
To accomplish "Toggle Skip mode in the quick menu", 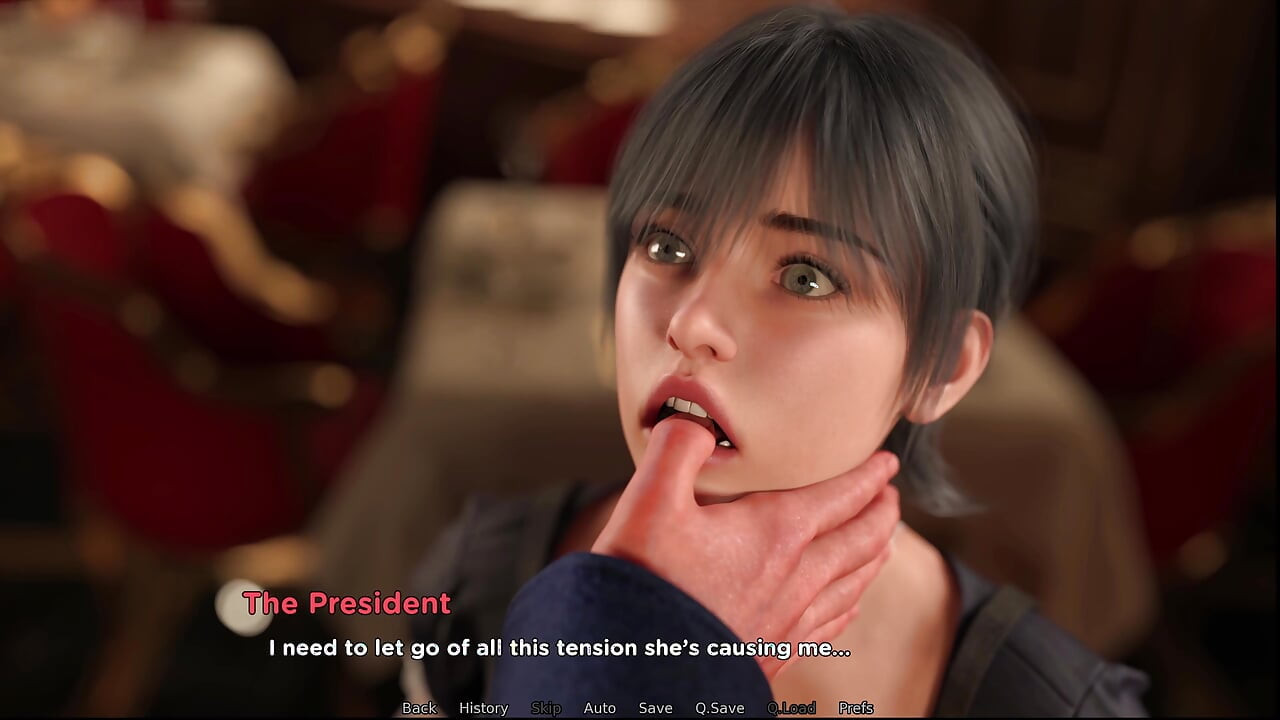I will pos(546,708).
